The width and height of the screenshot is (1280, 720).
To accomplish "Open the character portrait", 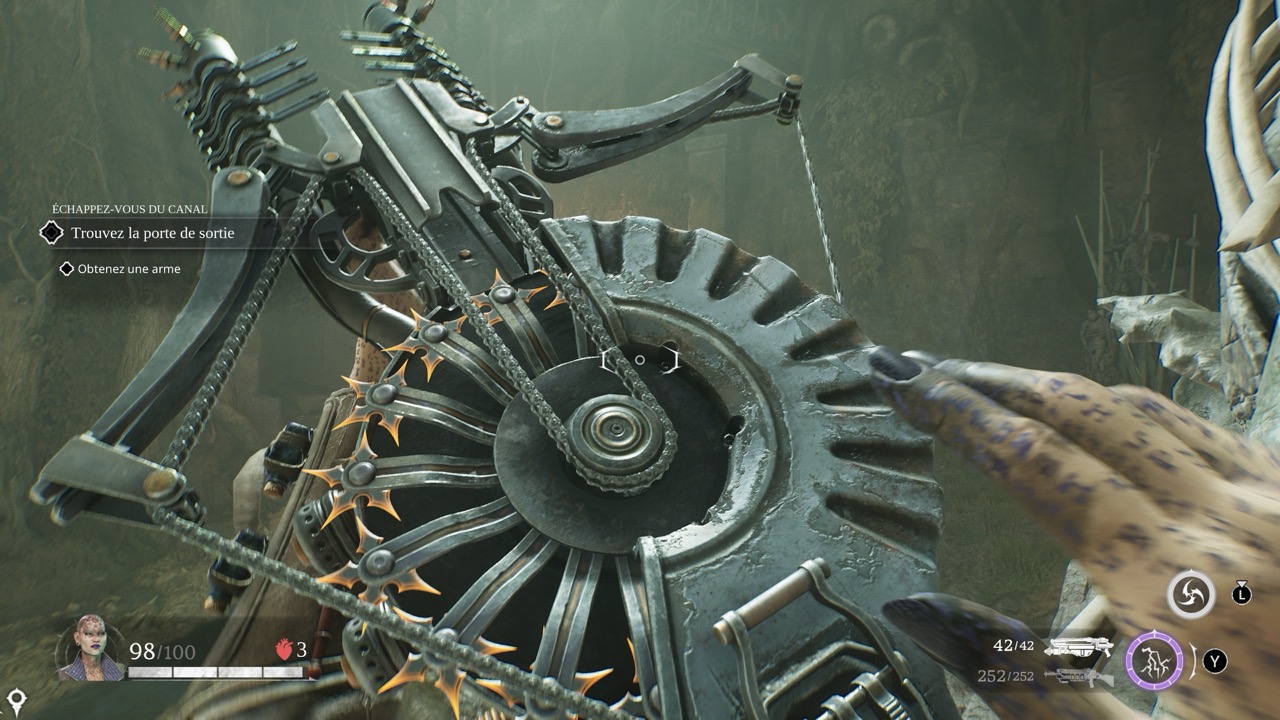I will [x=91, y=648].
